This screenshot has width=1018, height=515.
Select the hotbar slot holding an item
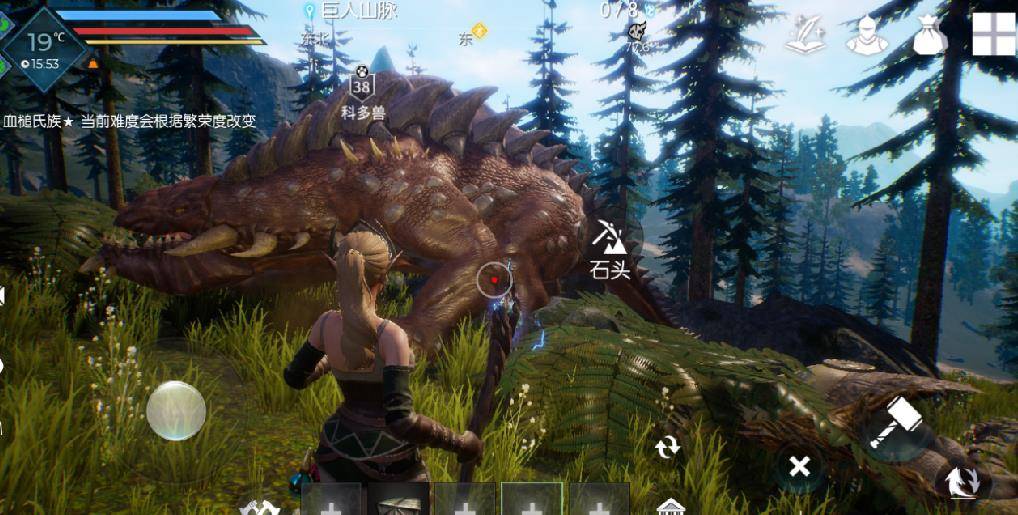(398, 499)
